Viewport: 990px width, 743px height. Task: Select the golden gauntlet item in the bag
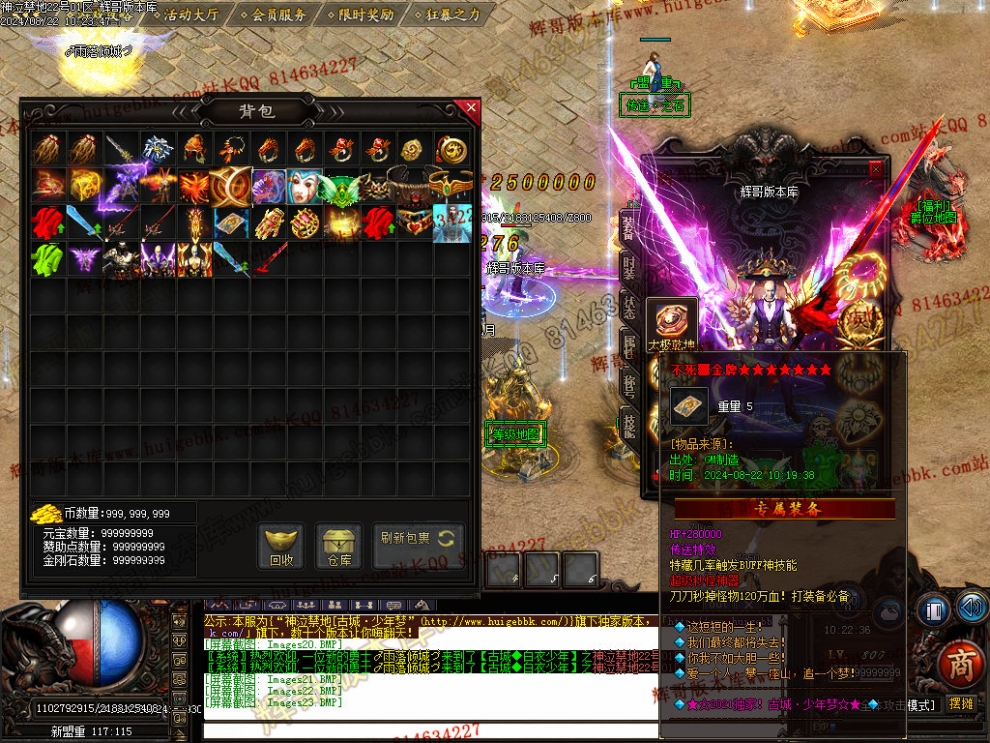[x=269, y=223]
